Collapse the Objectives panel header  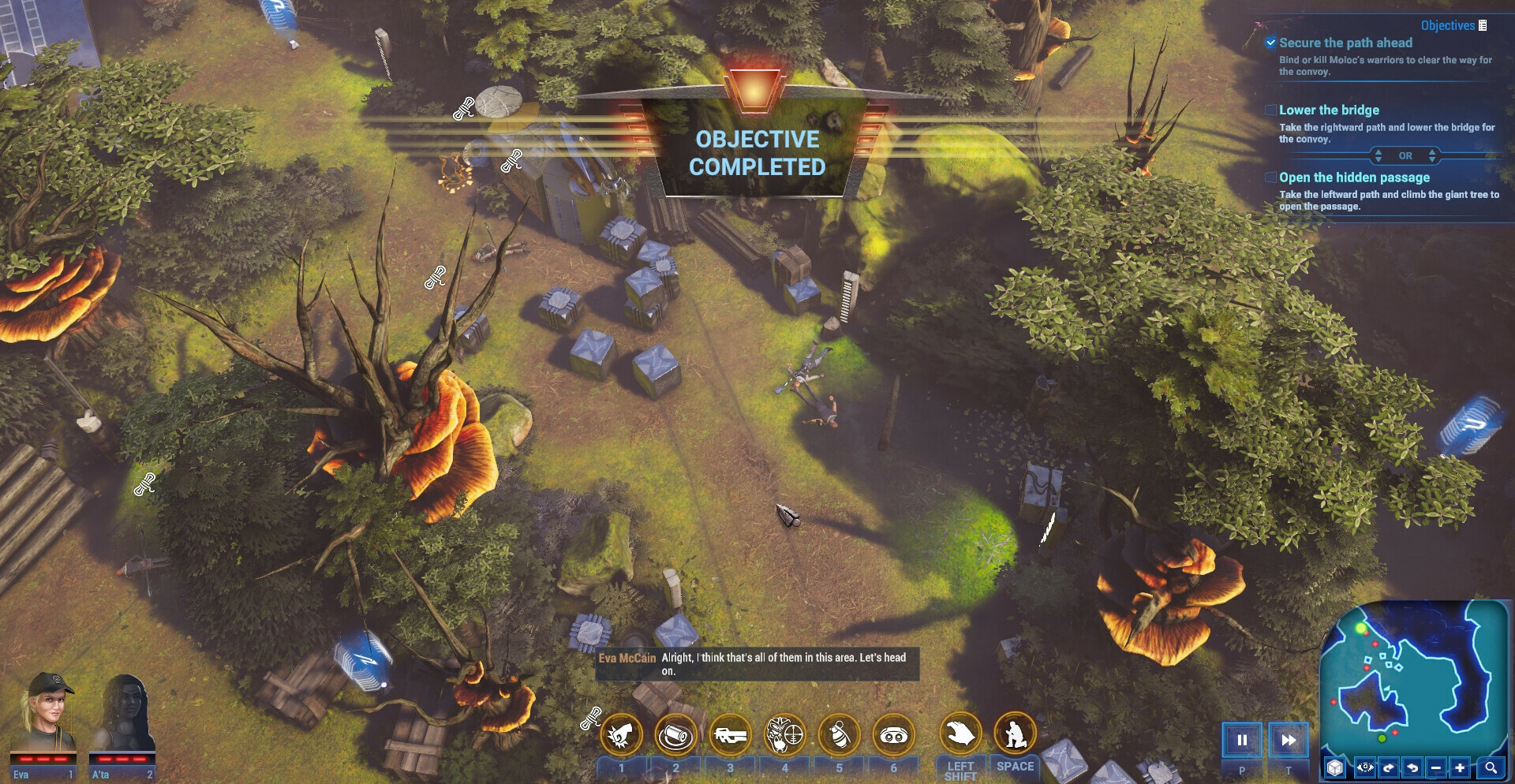point(1453,25)
